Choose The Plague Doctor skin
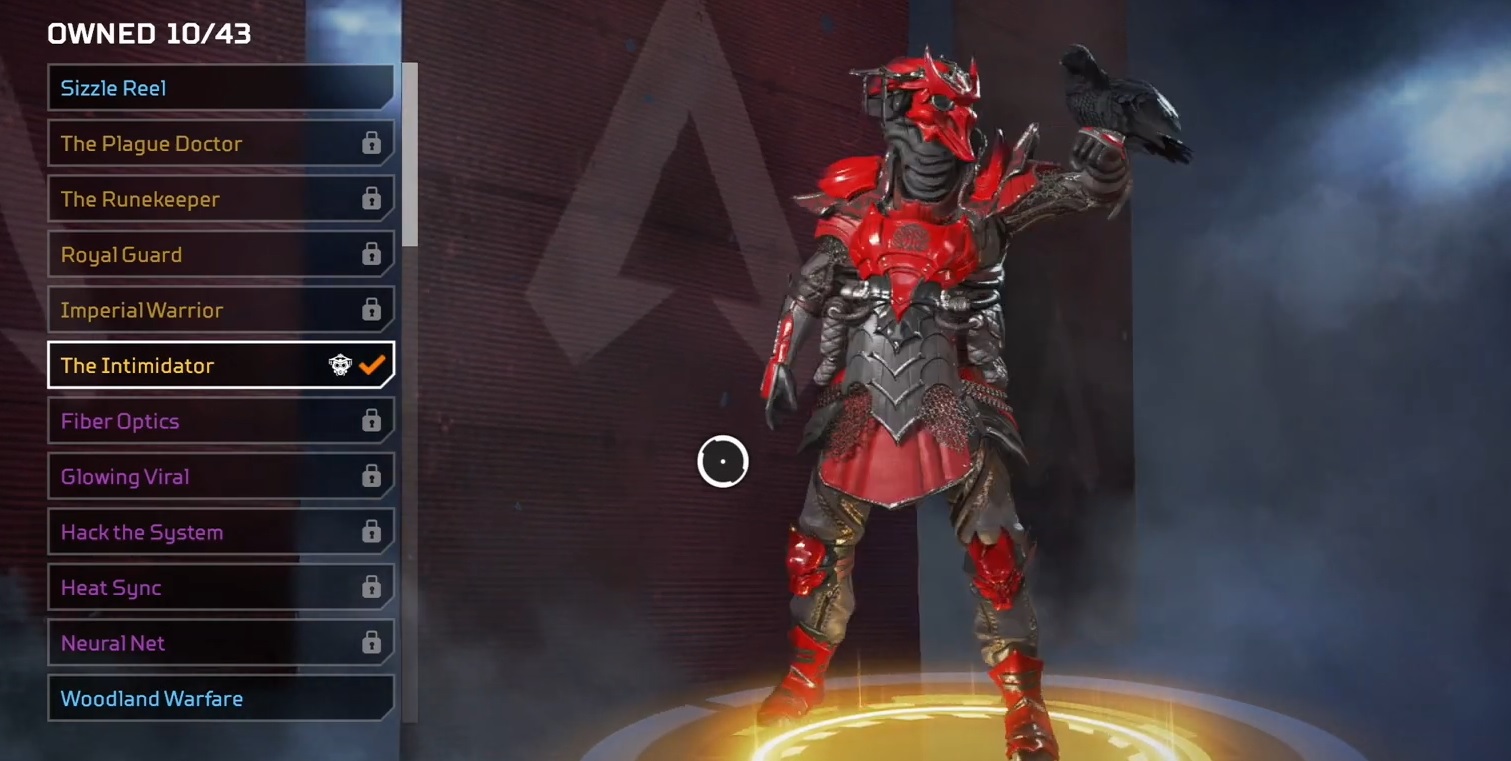Screen dimensions: 1511x761 click(220, 144)
